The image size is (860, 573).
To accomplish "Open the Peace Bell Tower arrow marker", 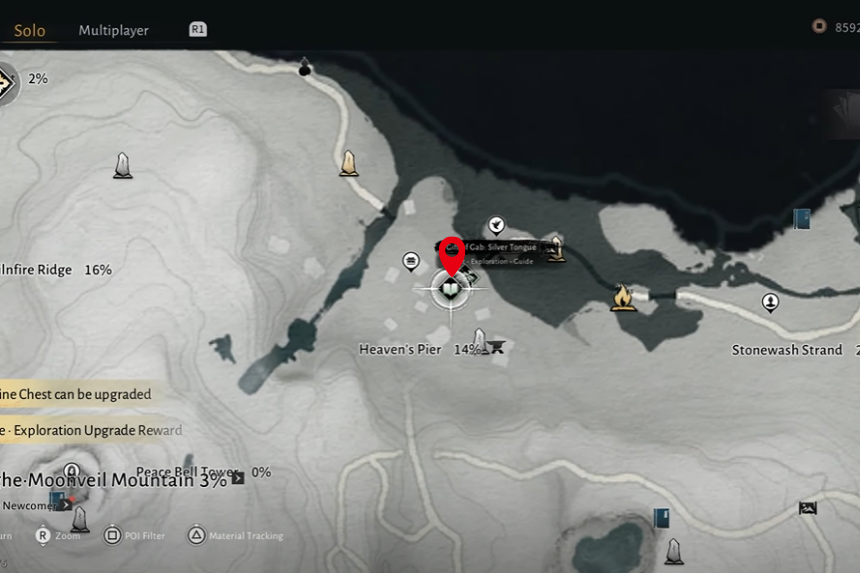I will coord(238,477).
